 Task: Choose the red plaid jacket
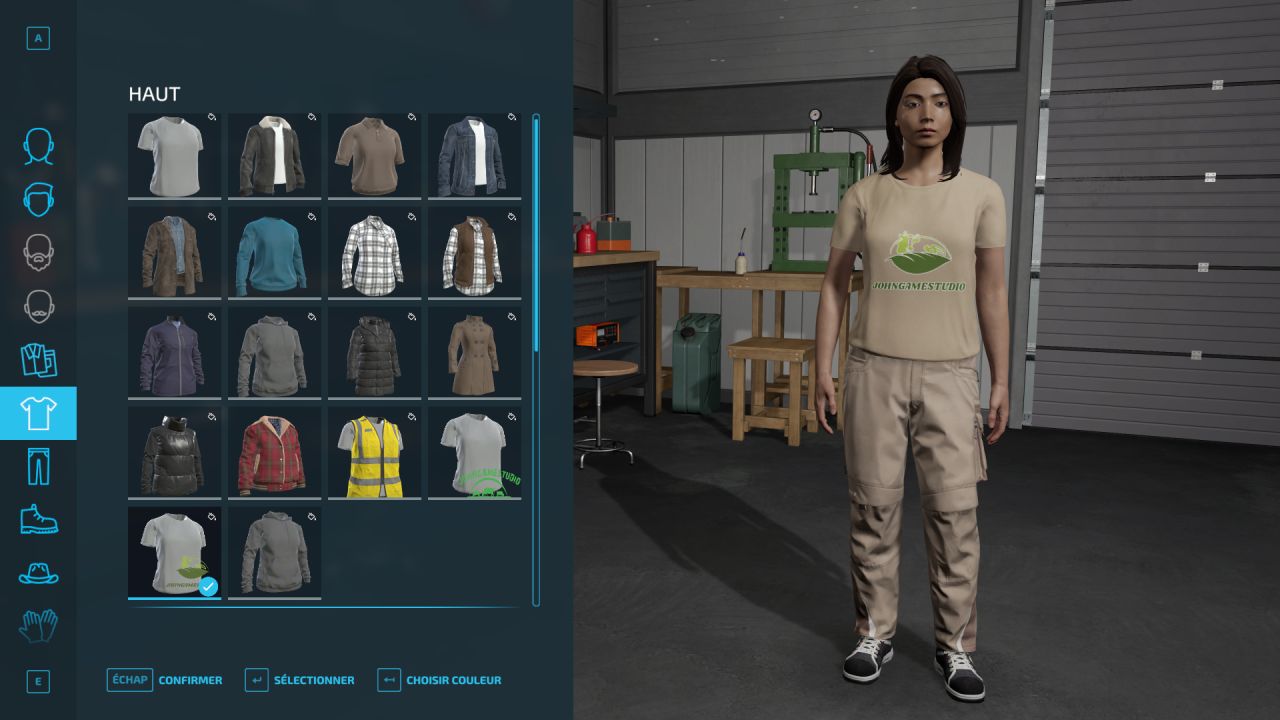click(x=274, y=452)
